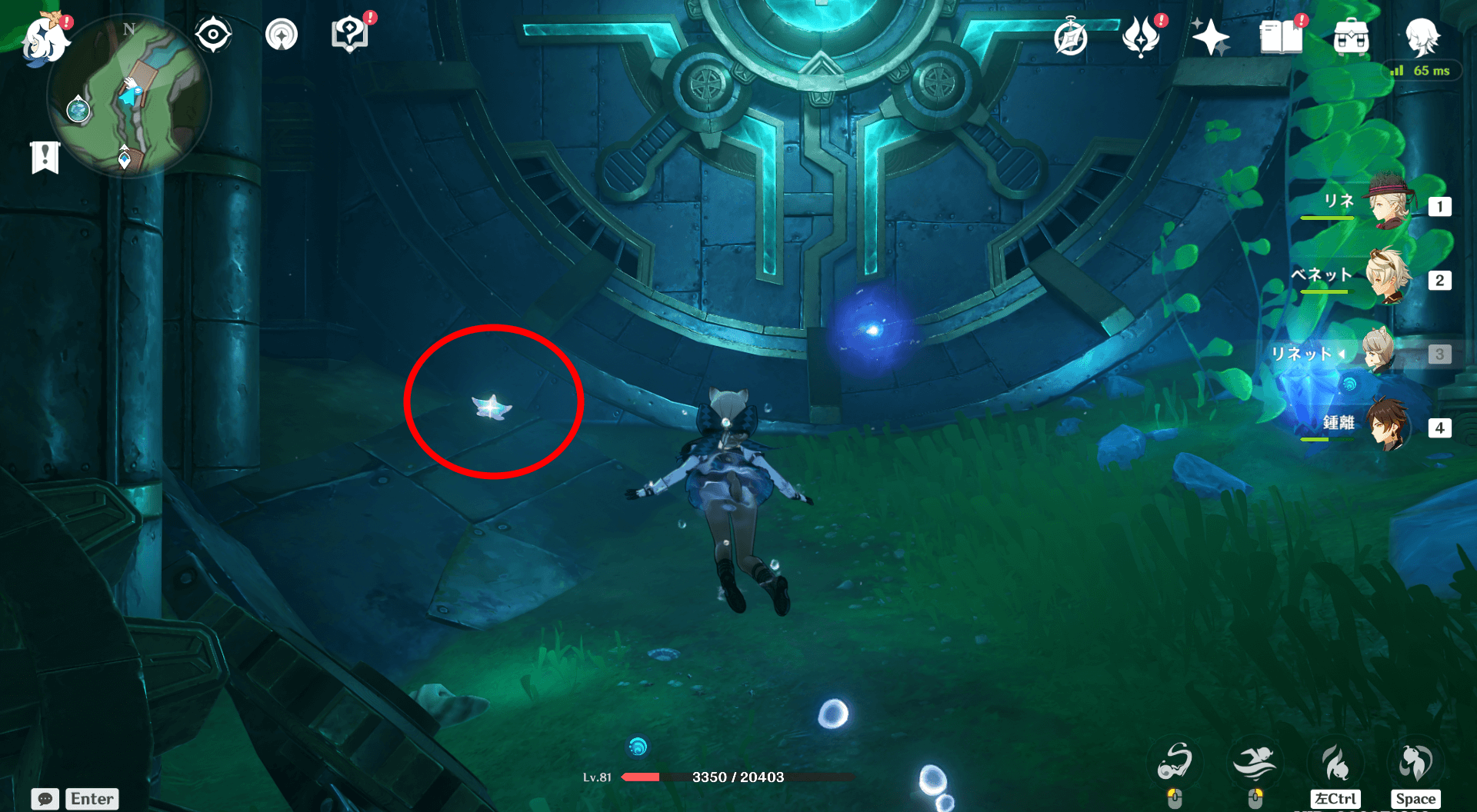
Task: Open chat with the speech bubble icon
Action: 46,800
